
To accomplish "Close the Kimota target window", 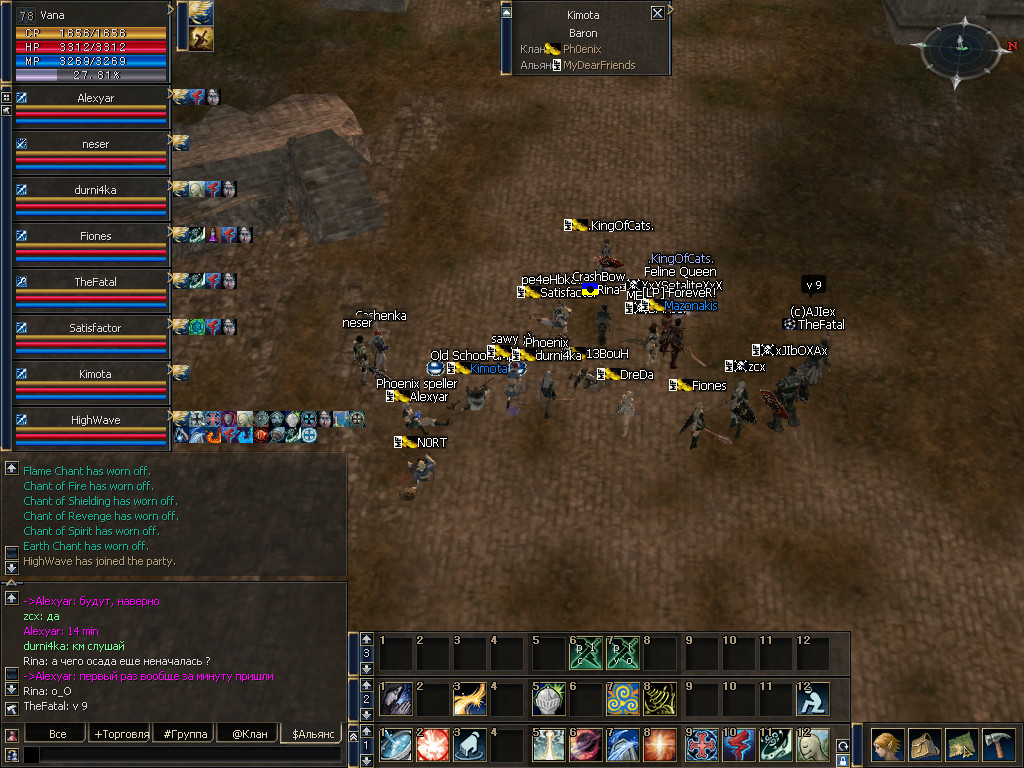I will [657, 14].
